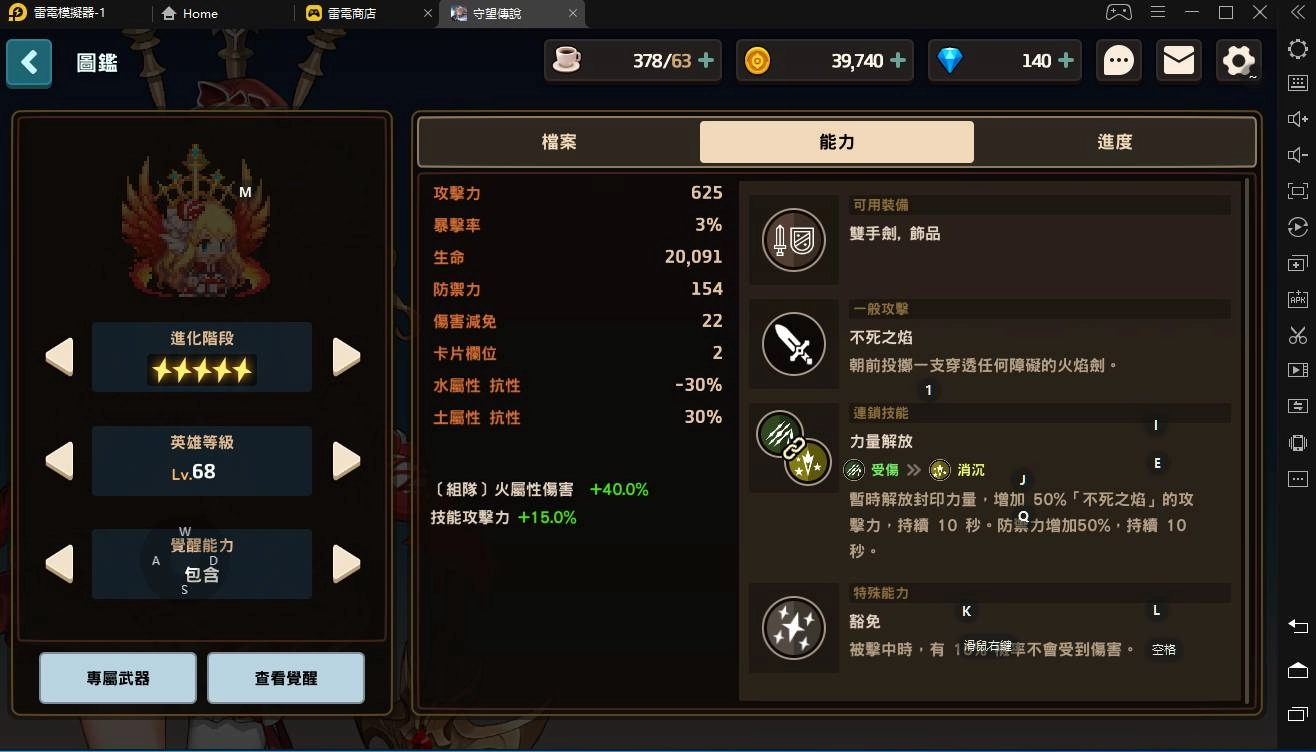Click the right arrow beside 覺醒能力
1316x752 pixels.
pyautogui.click(x=345, y=563)
